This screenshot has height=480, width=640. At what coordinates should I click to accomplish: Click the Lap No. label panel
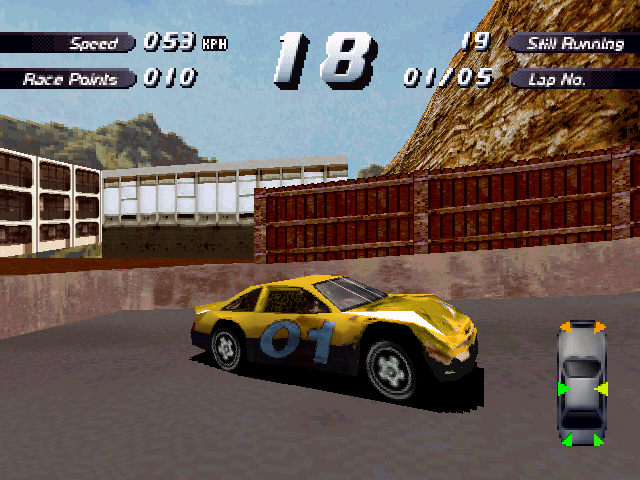pos(571,79)
